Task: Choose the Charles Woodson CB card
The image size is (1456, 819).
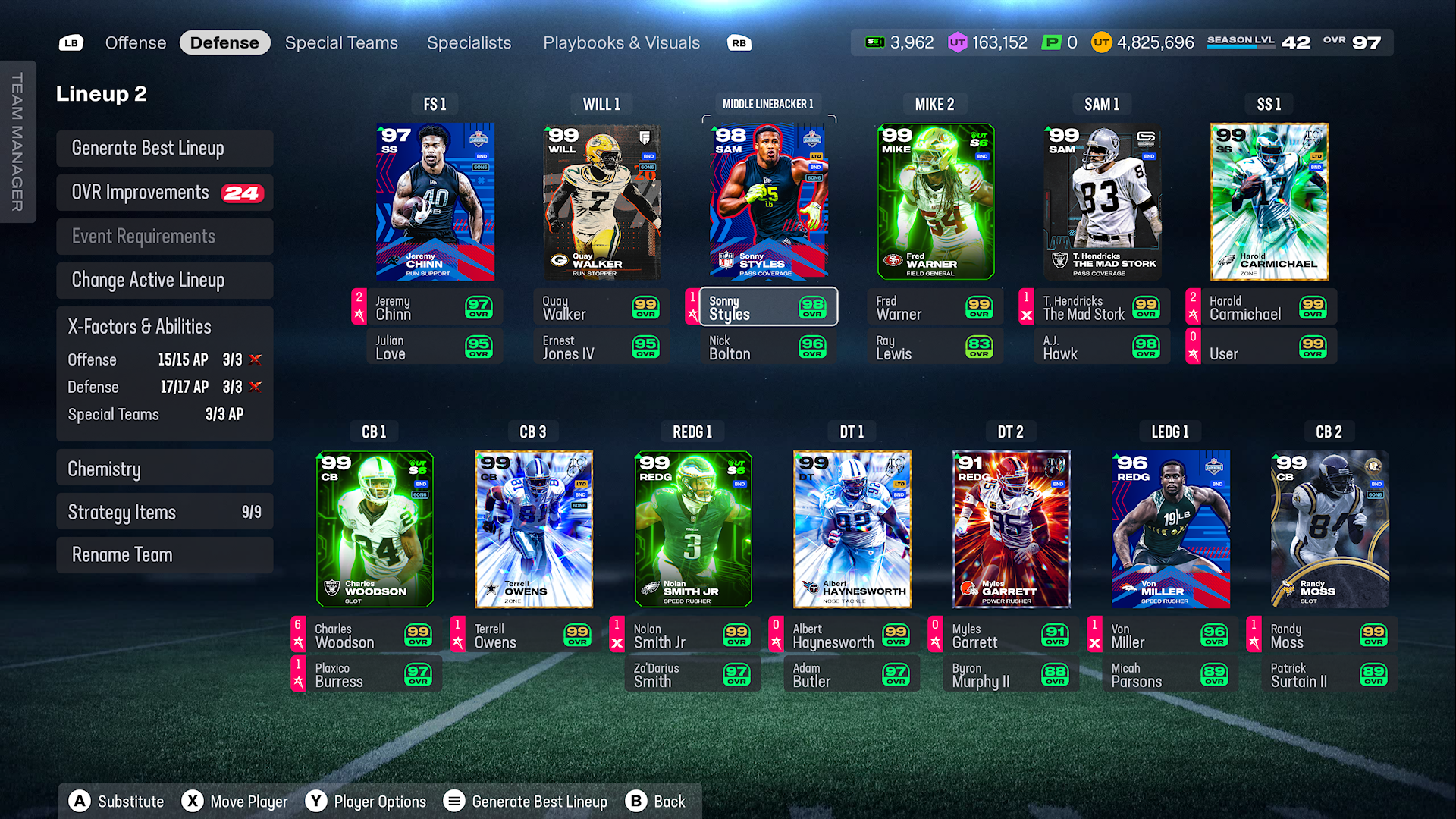Action: (x=375, y=529)
